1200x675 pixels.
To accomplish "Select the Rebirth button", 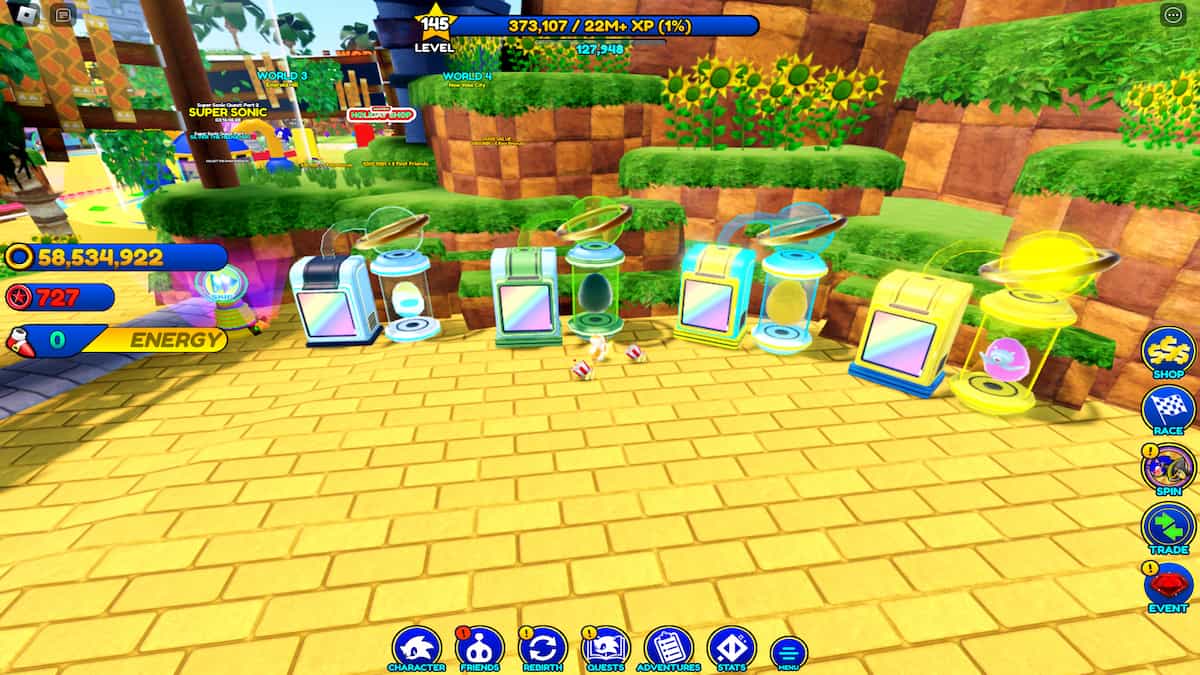I will (543, 646).
